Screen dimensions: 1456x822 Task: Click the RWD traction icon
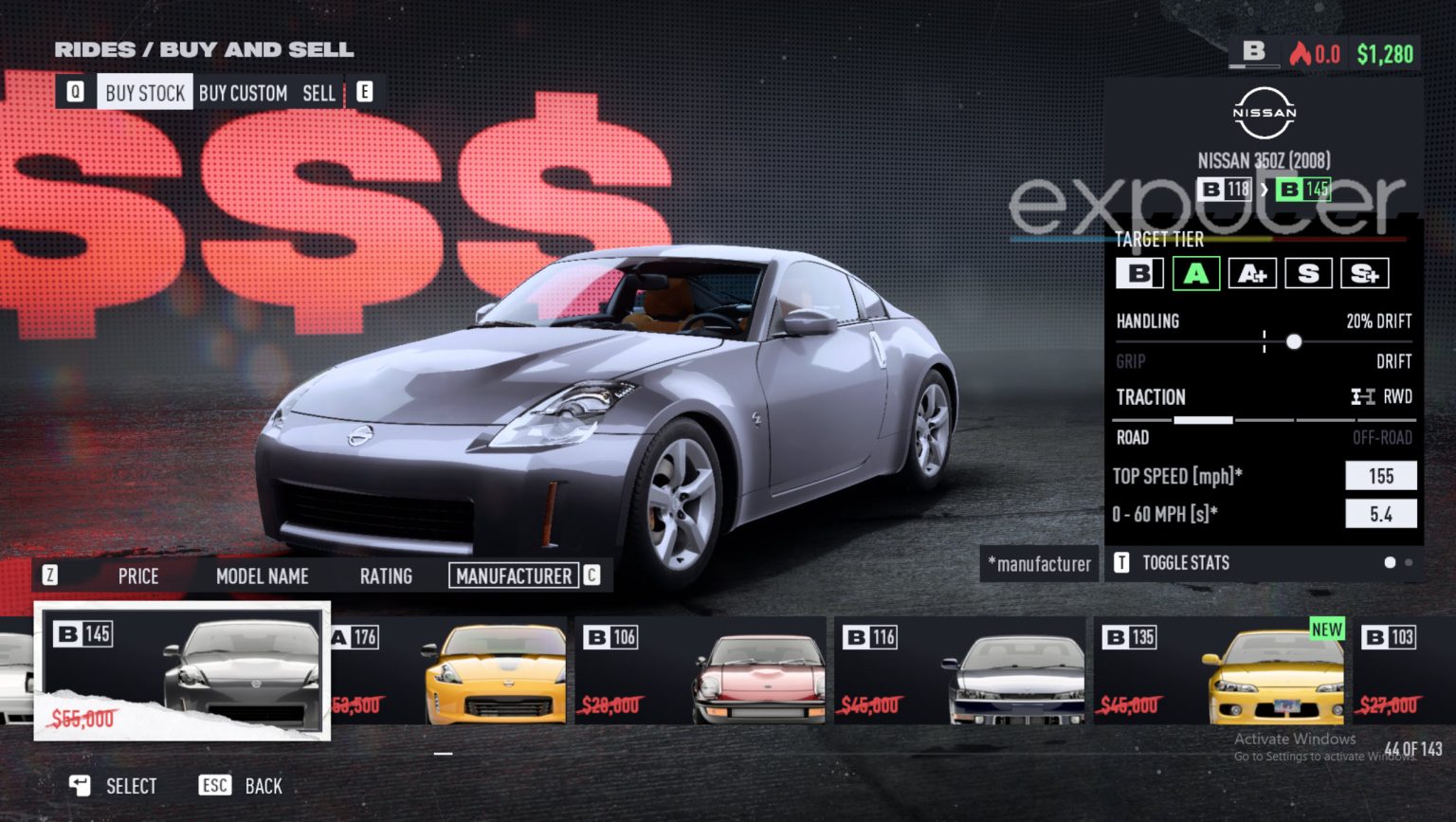pyautogui.click(x=1363, y=397)
